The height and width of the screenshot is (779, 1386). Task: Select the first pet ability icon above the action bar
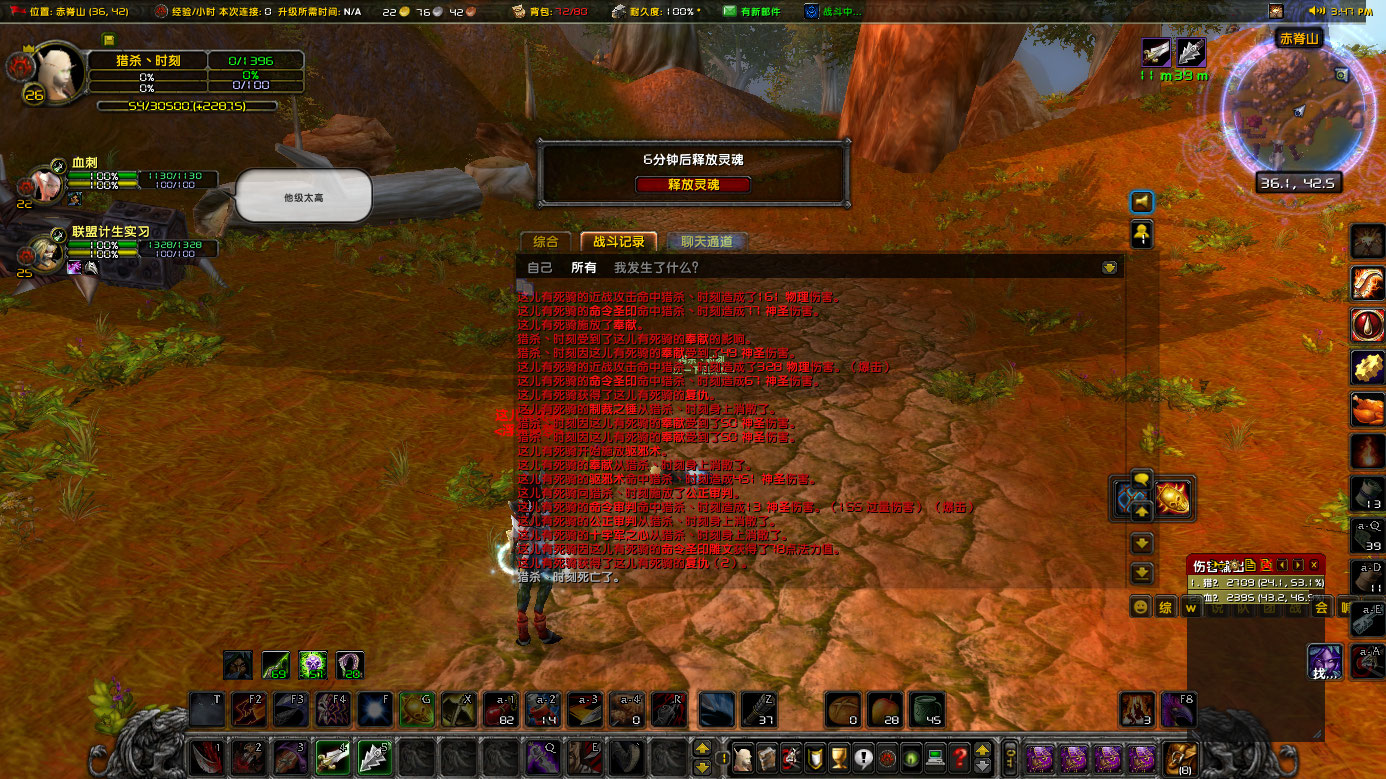point(237,664)
